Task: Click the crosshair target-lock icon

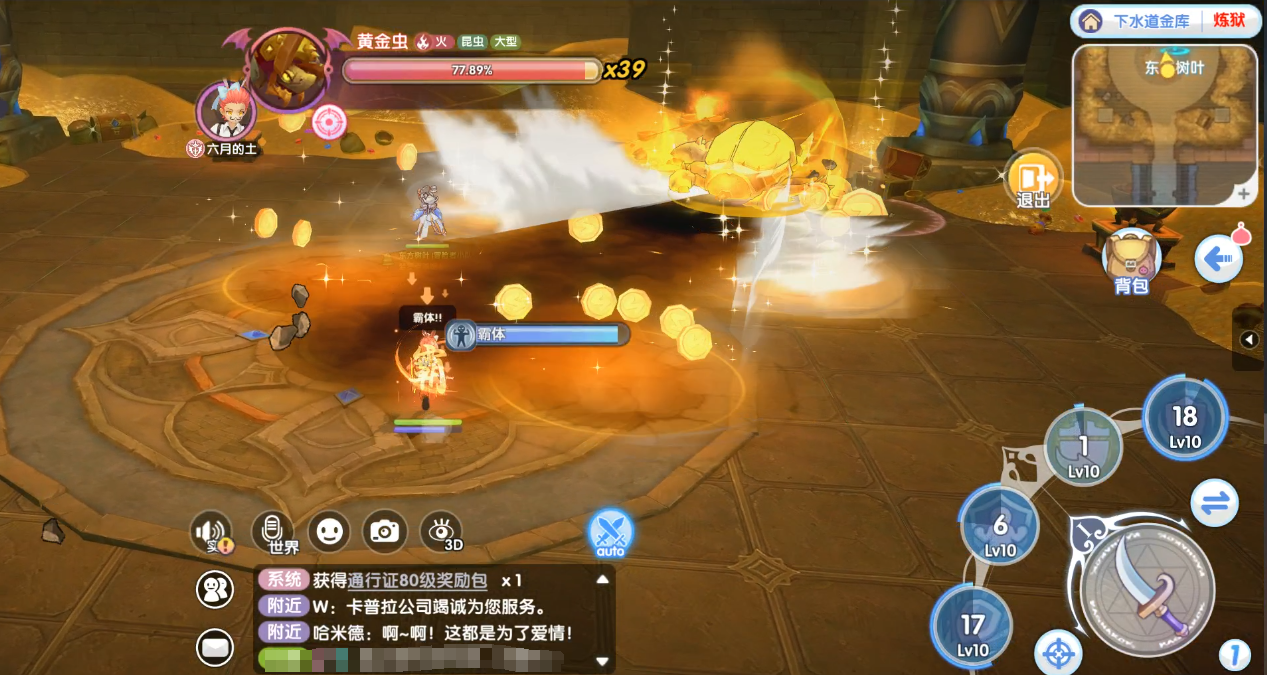Action: pos(1057,653)
